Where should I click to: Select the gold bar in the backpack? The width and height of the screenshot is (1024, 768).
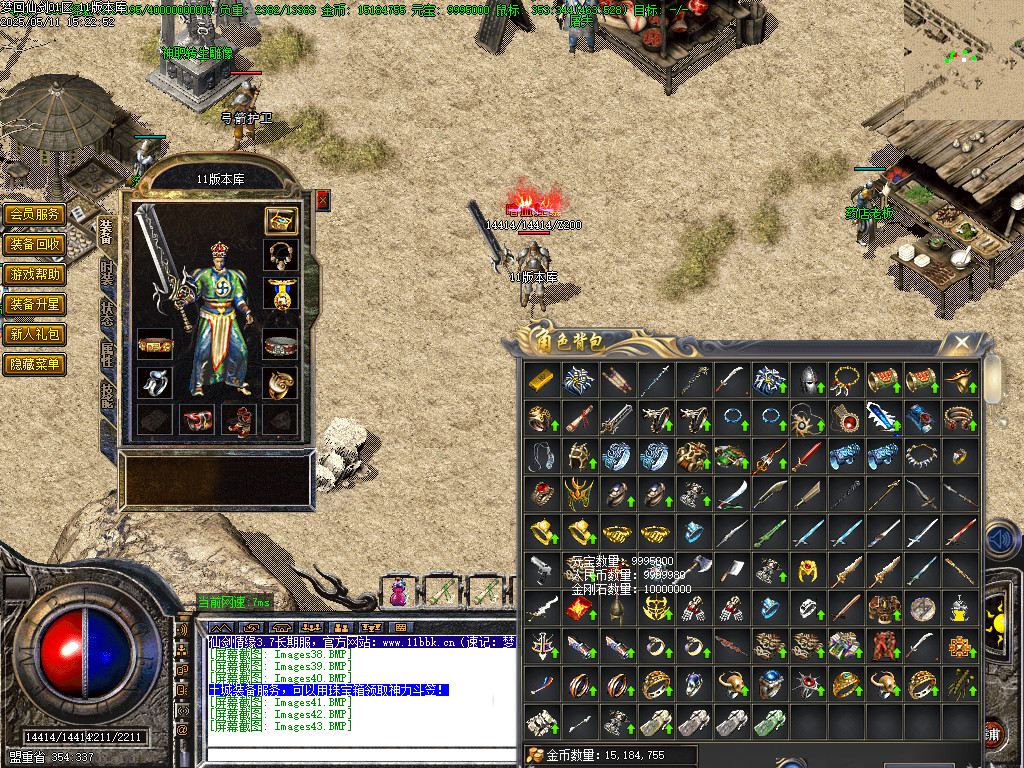tap(541, 381)
